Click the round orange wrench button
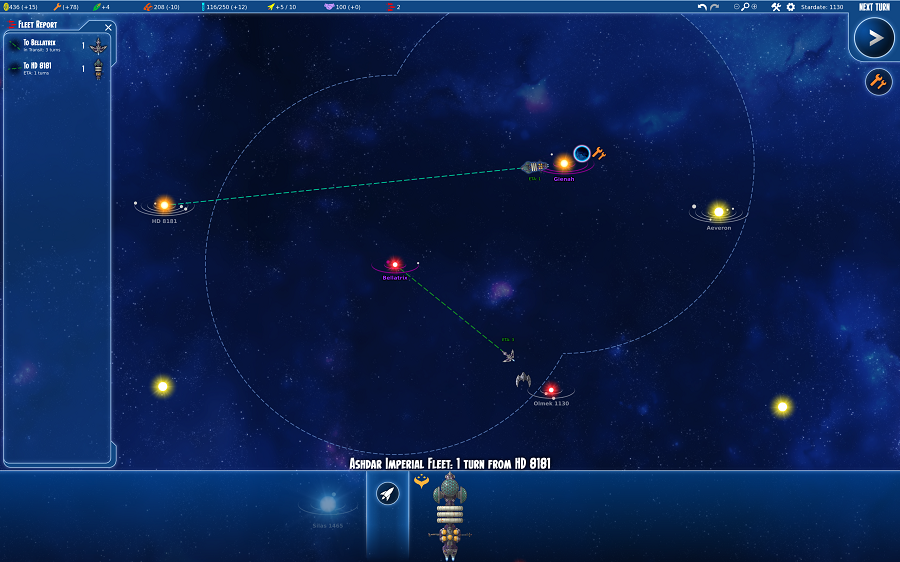The width and height of the screenshot is (900, 562). click(x=878, y=82)
